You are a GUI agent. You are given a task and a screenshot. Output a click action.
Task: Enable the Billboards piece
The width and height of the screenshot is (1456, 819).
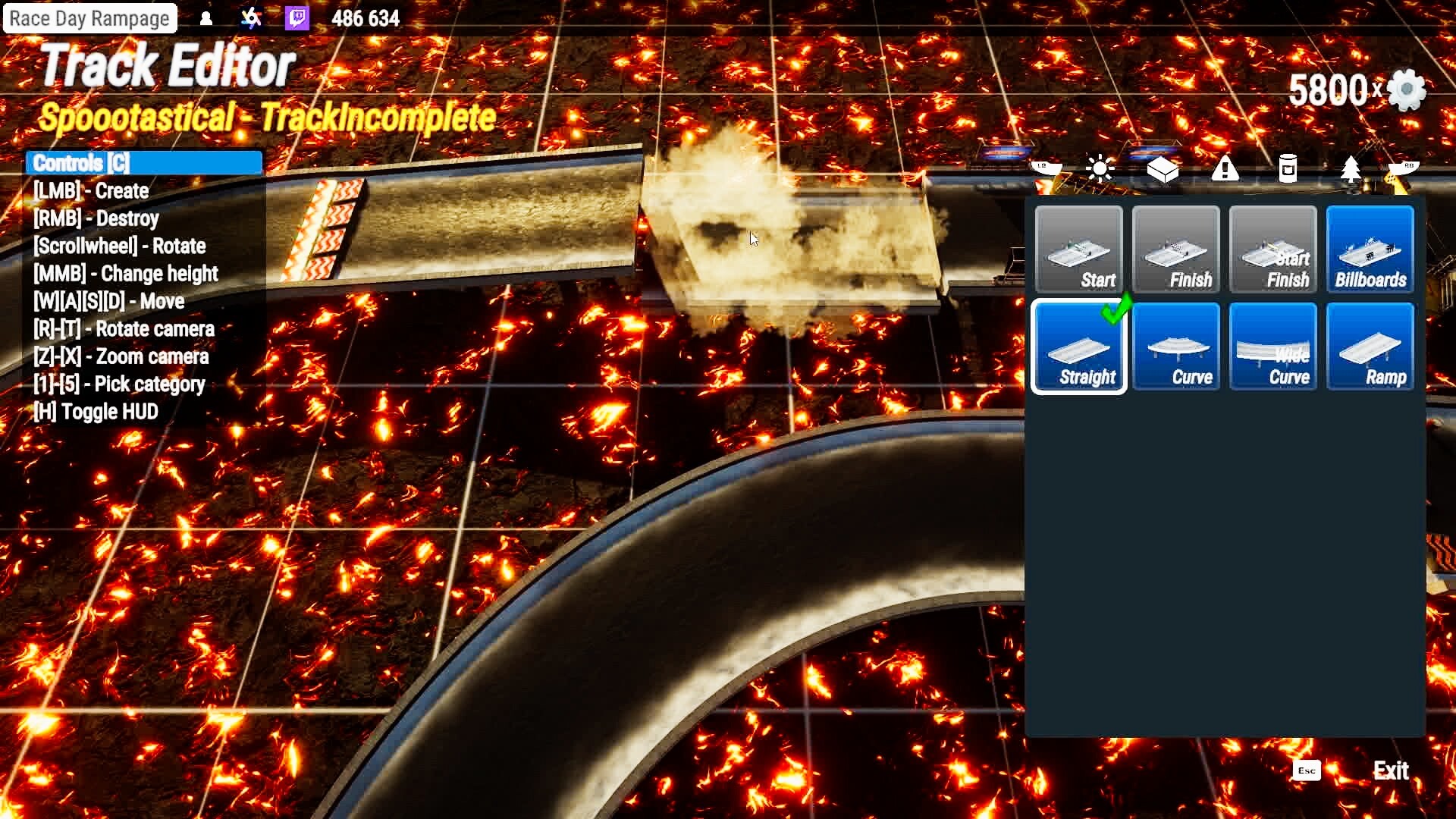click(1370, 249)
